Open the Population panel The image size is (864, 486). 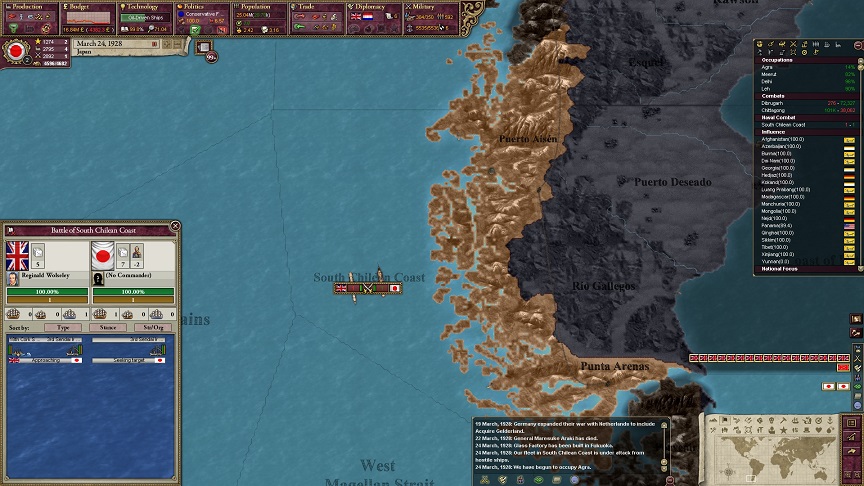click(x=261, y=7)
